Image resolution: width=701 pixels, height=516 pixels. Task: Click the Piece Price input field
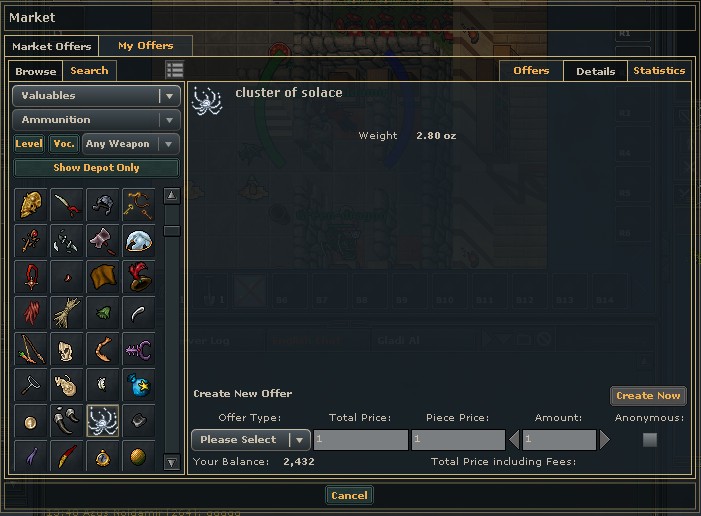pyautogui.click(x=458, y=440)
